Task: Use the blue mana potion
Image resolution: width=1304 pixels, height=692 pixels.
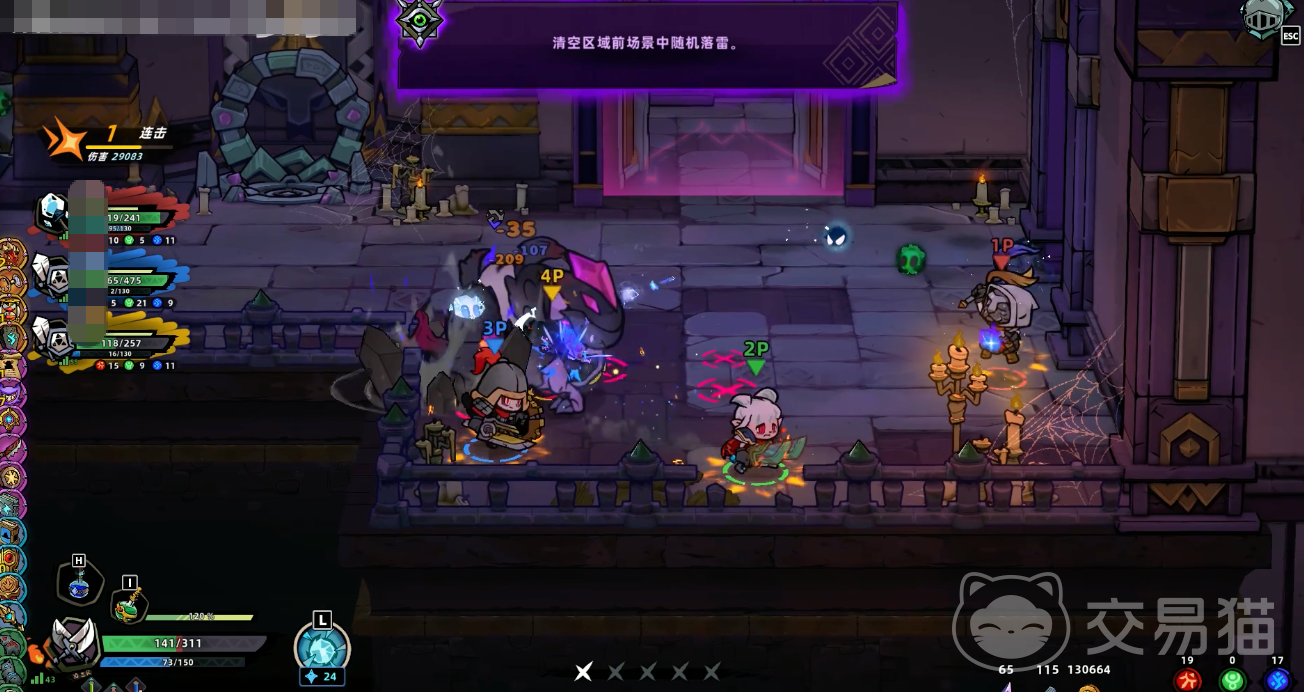Action: [x=78, y=587]
